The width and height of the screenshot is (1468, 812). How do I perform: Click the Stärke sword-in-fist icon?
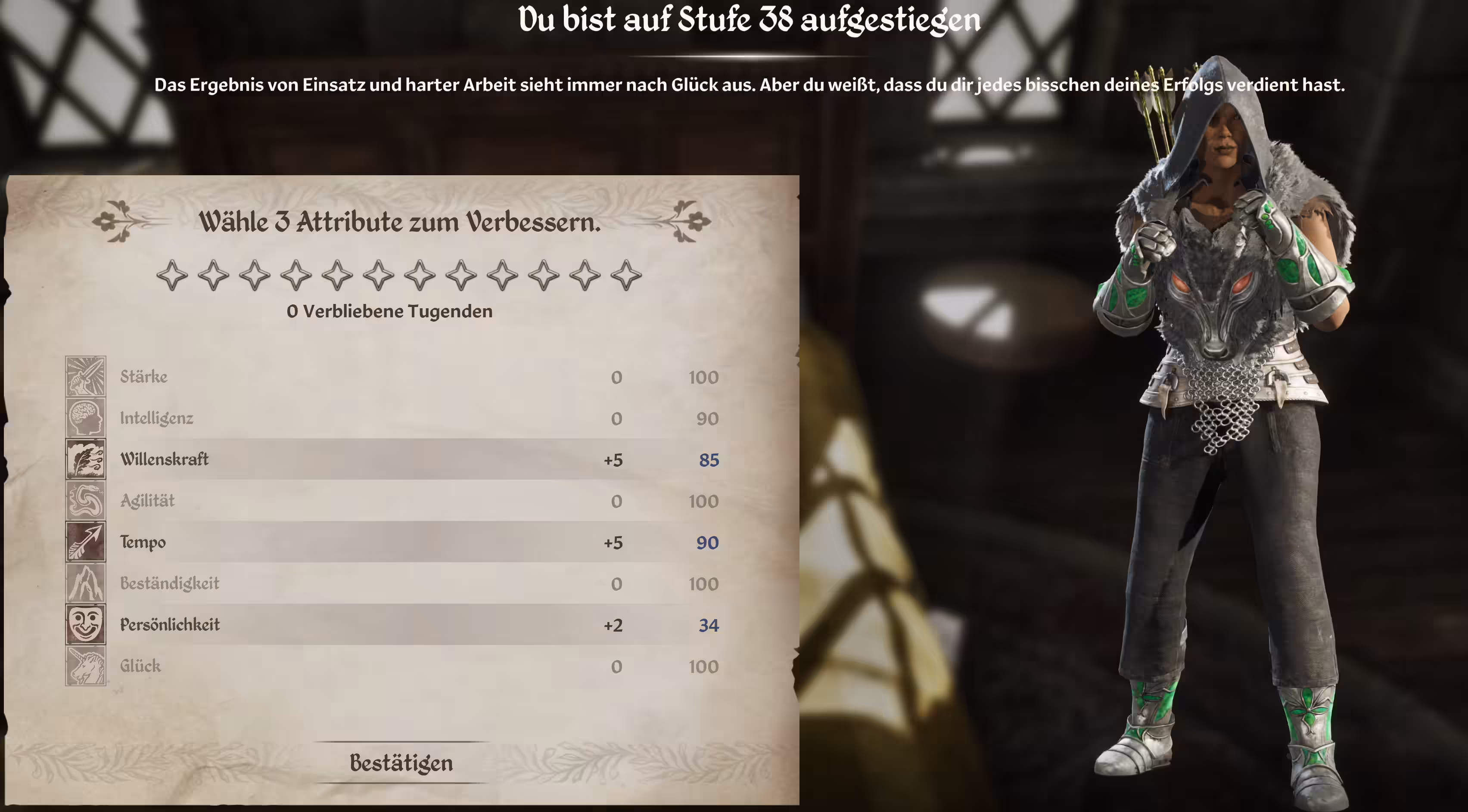(85, 376)
